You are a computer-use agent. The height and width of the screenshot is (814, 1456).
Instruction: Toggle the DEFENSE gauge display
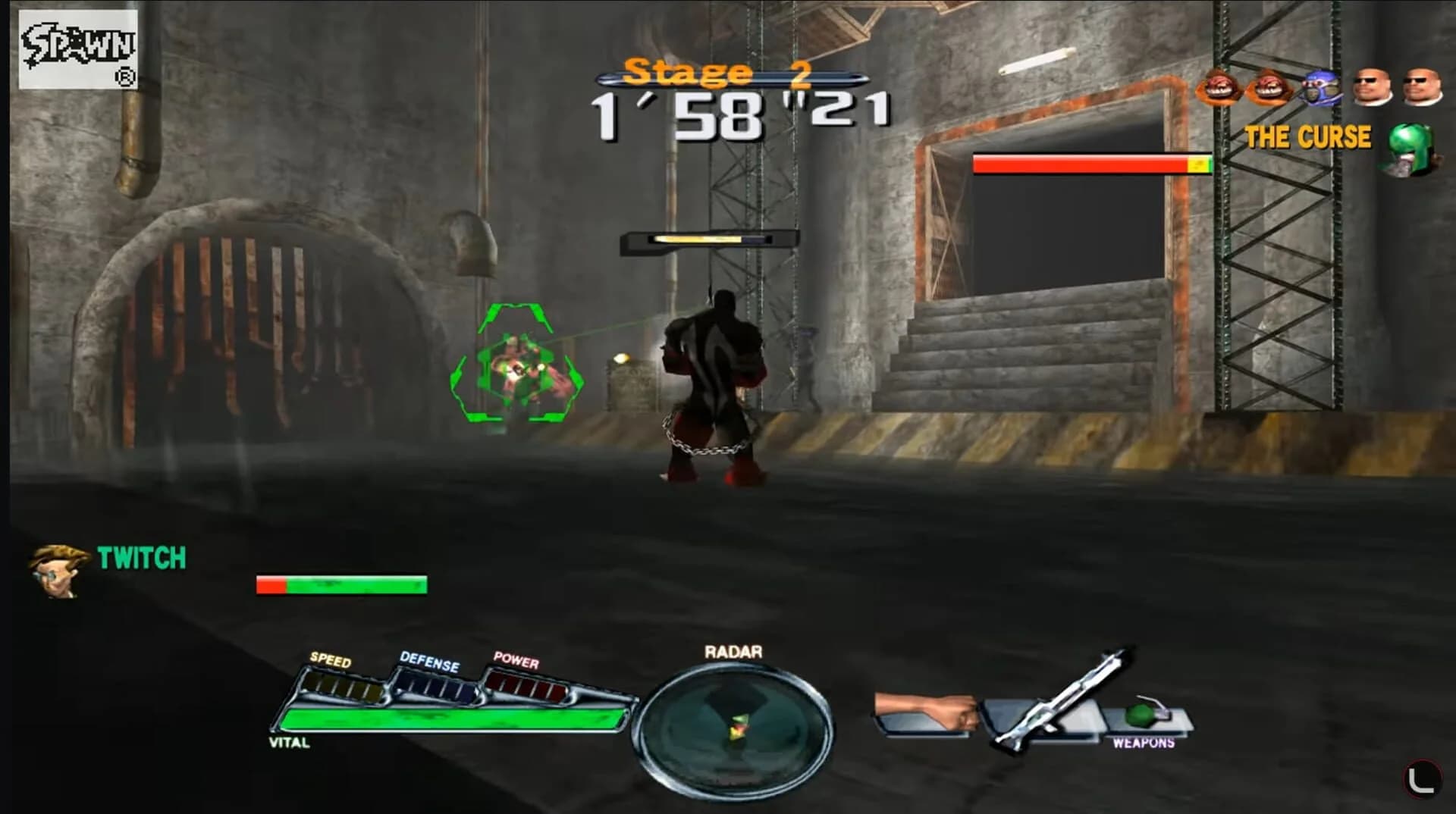pyautogui.click(x=434, y=686)
